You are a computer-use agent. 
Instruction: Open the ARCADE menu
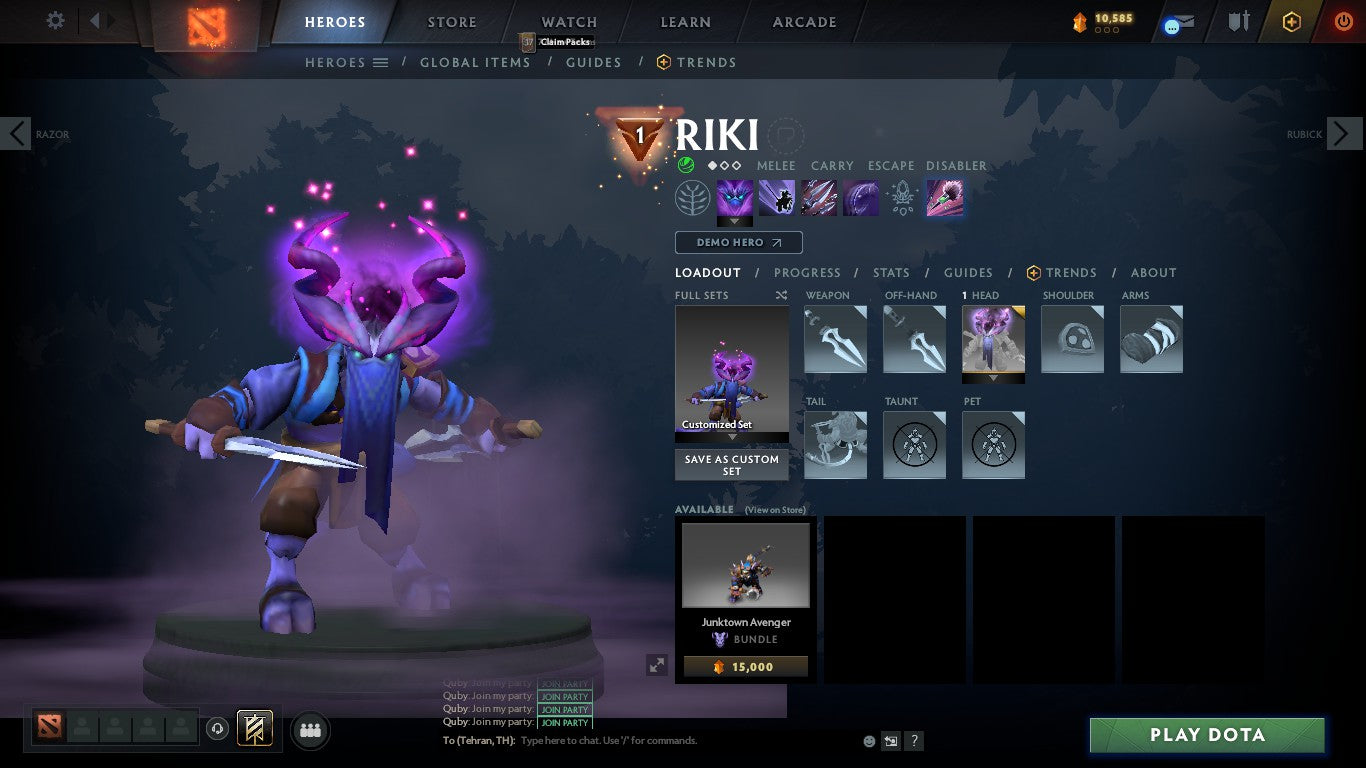803,21
